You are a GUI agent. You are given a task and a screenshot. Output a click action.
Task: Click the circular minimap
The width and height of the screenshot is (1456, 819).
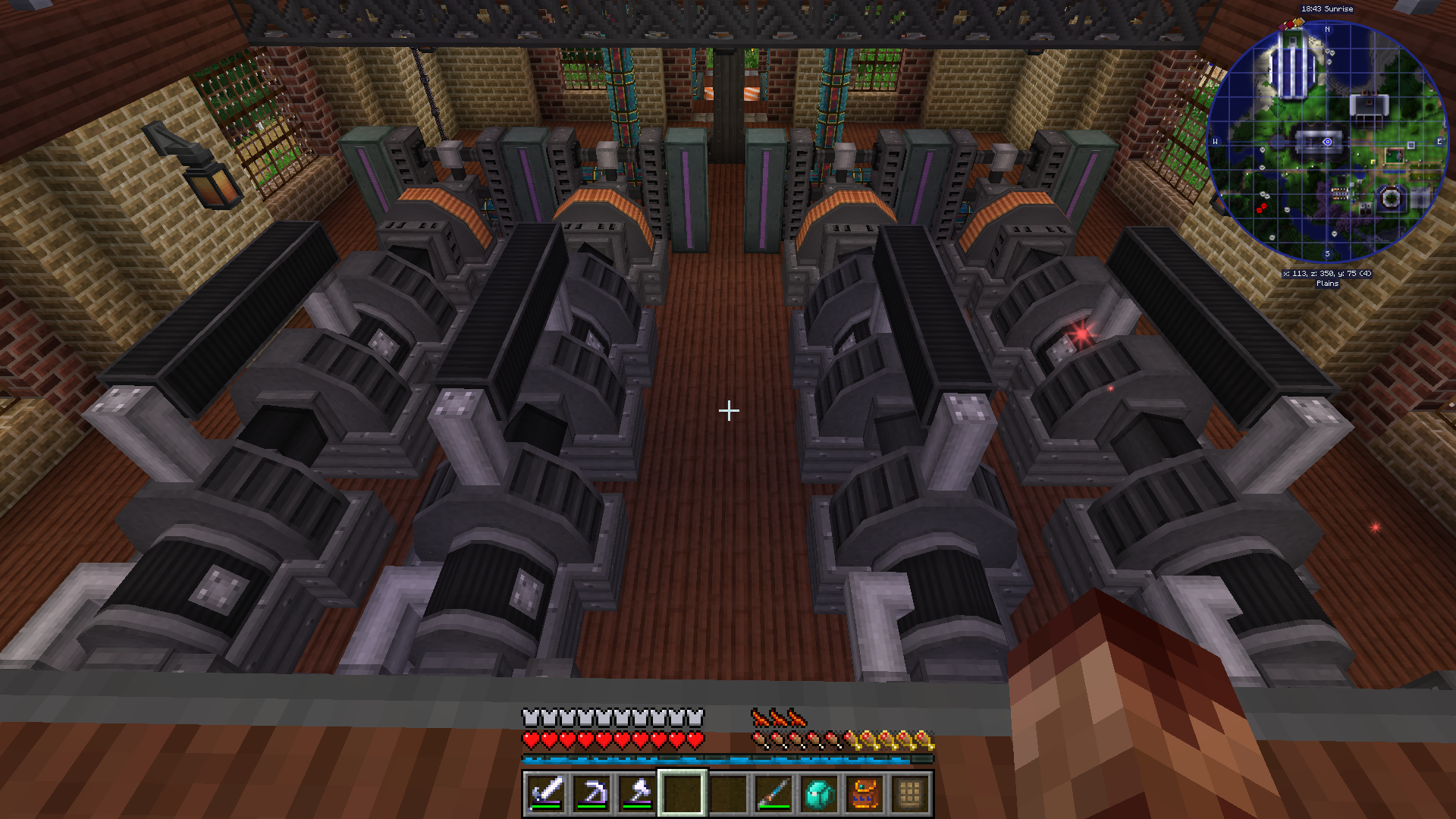[x=1327, y=142]
